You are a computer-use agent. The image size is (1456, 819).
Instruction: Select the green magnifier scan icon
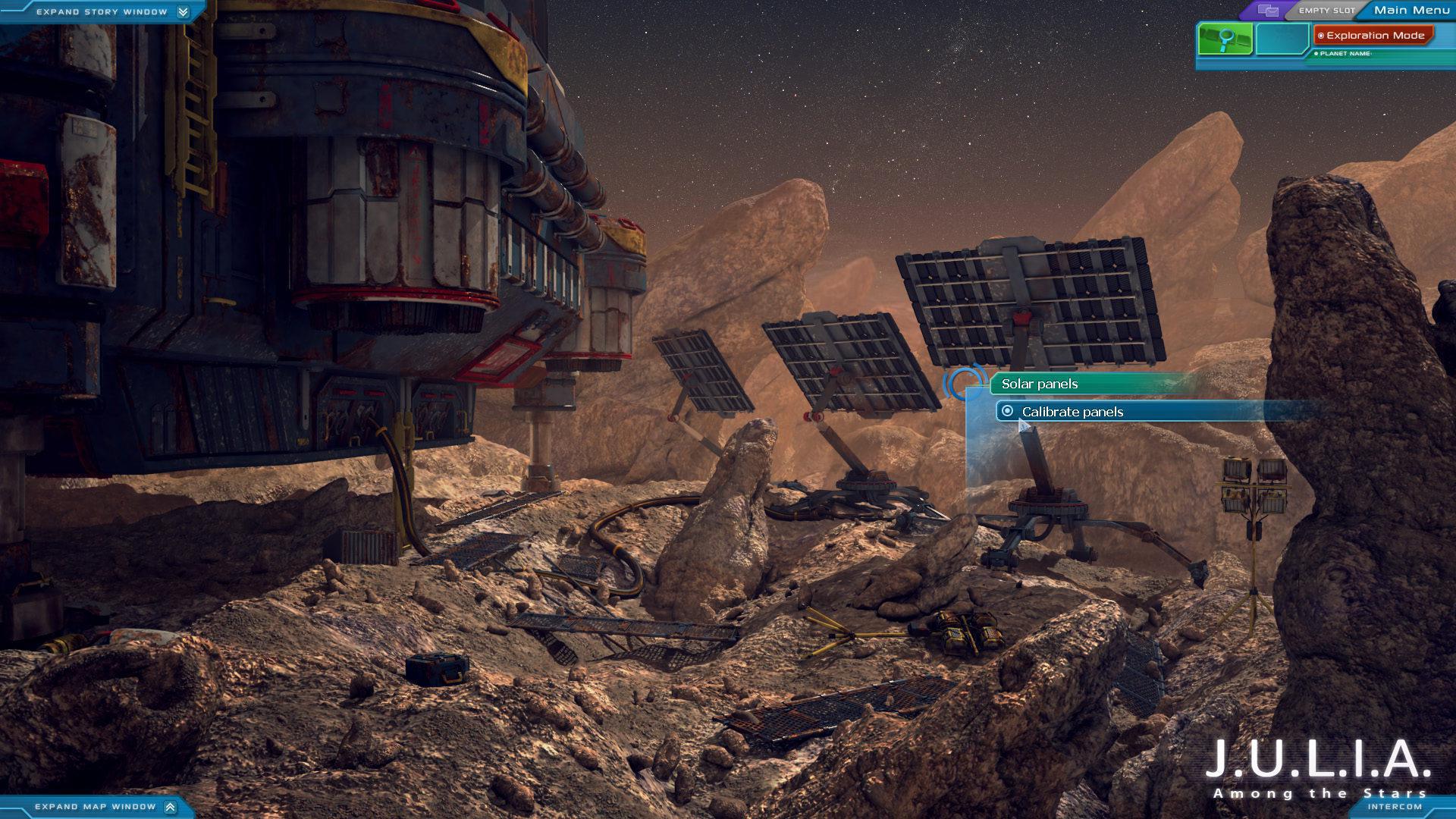point(1225,39)
